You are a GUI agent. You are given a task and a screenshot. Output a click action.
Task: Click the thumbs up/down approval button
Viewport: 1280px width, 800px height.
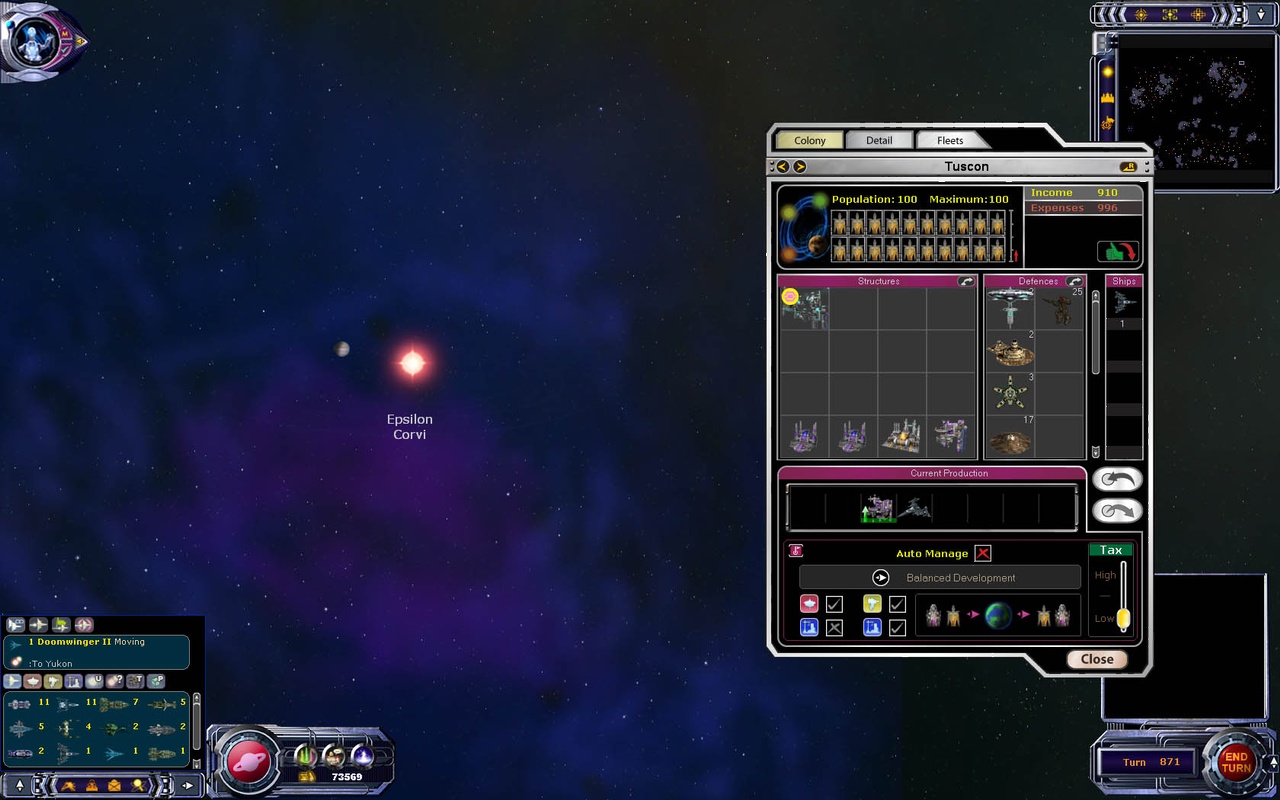pos(1117,251)
